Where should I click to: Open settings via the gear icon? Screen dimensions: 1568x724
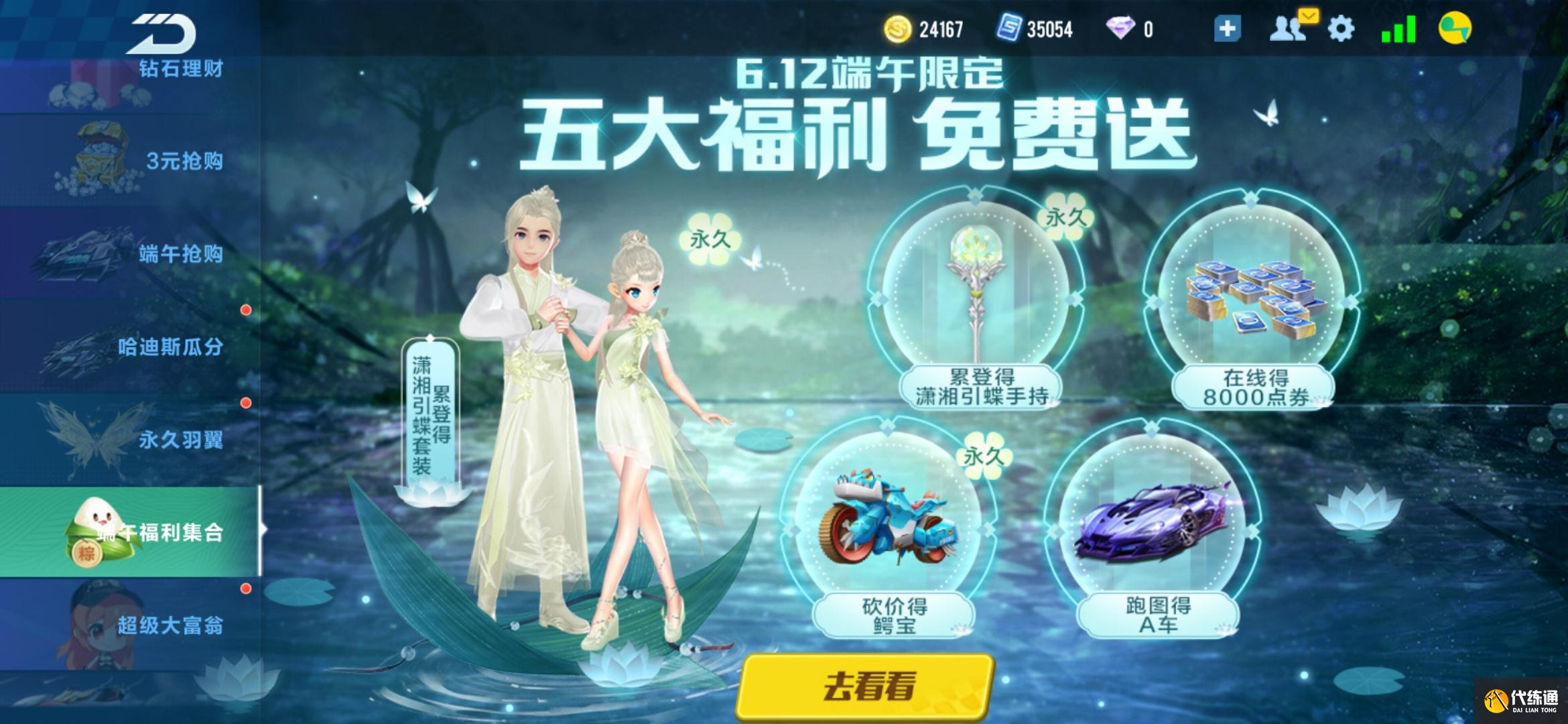click(1340, 29)
